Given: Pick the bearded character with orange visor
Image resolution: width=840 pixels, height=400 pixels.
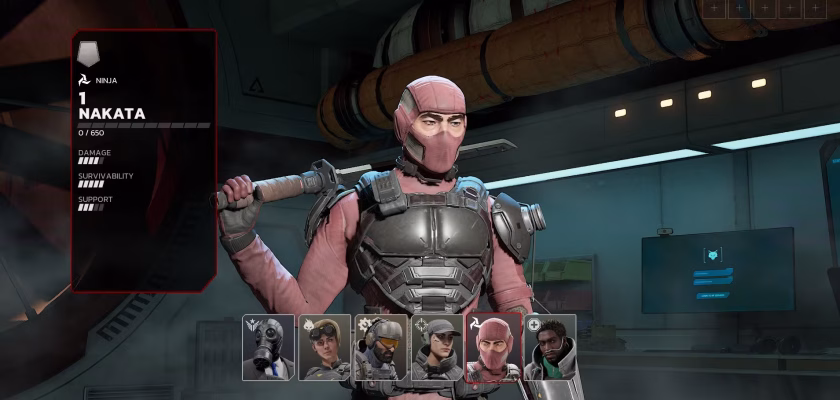Looking at the screenshot, I should 380,348.
